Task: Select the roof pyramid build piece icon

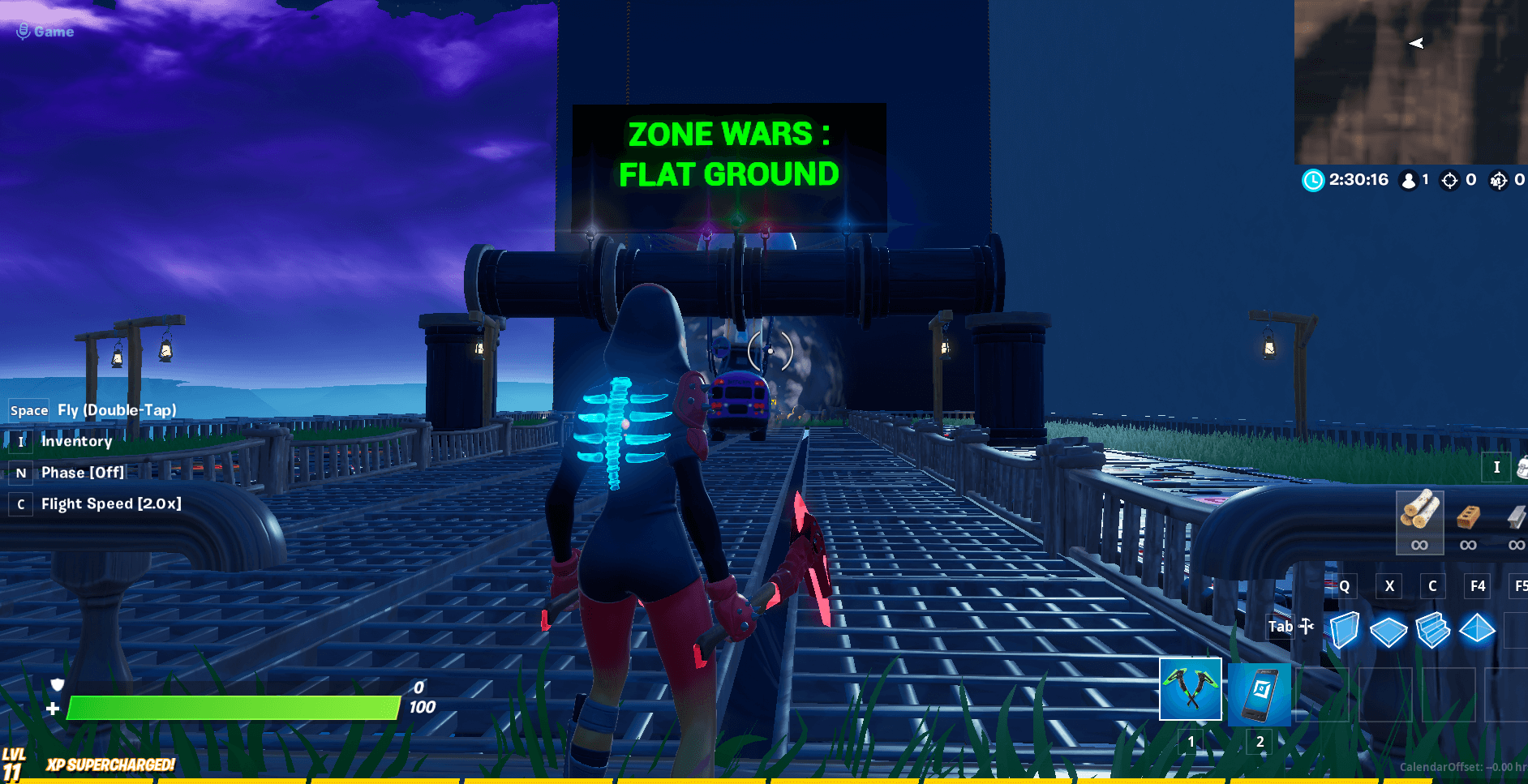Action: [x=1476, y=630]
